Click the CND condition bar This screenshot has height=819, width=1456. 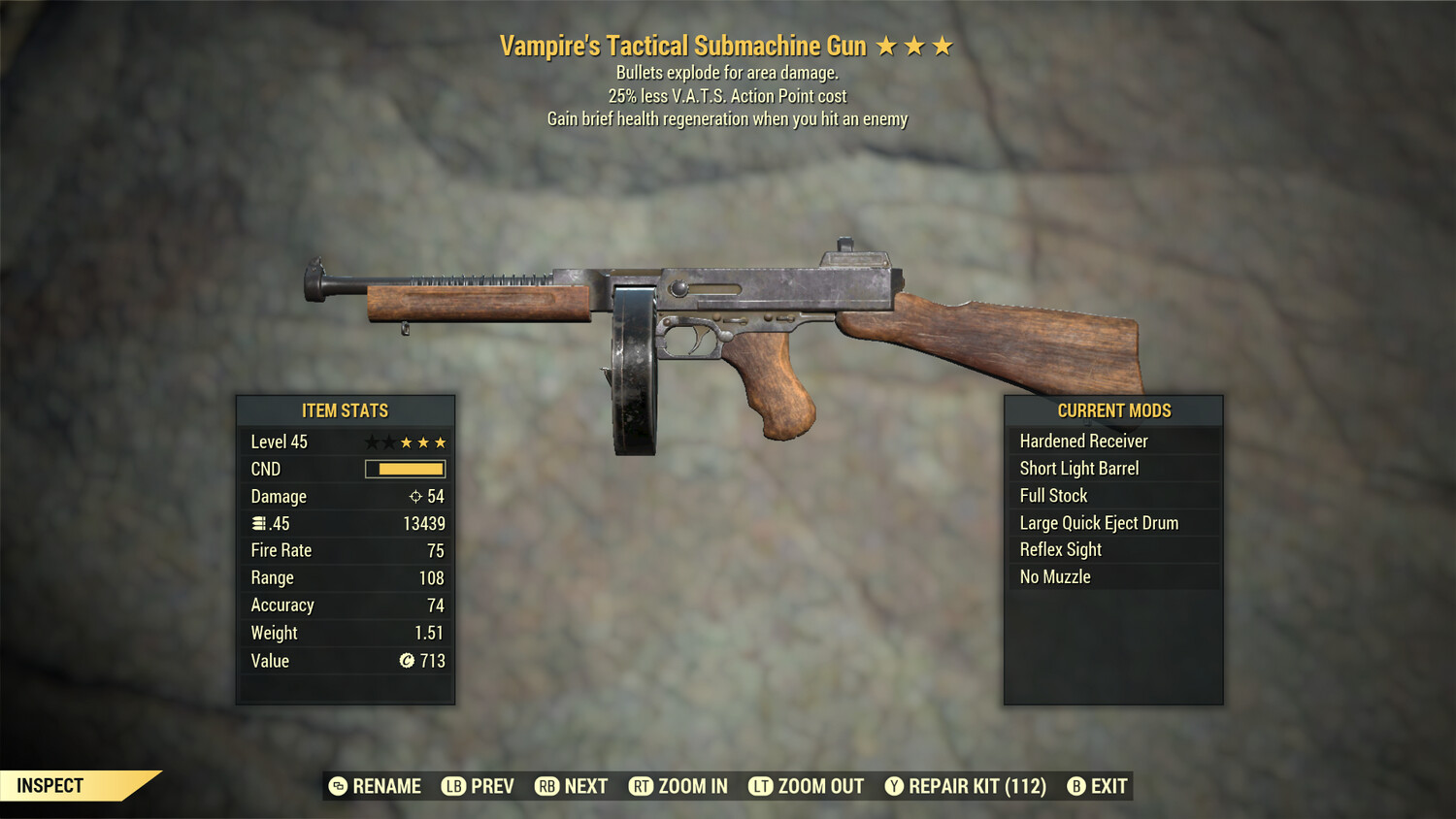coord(405,469)
